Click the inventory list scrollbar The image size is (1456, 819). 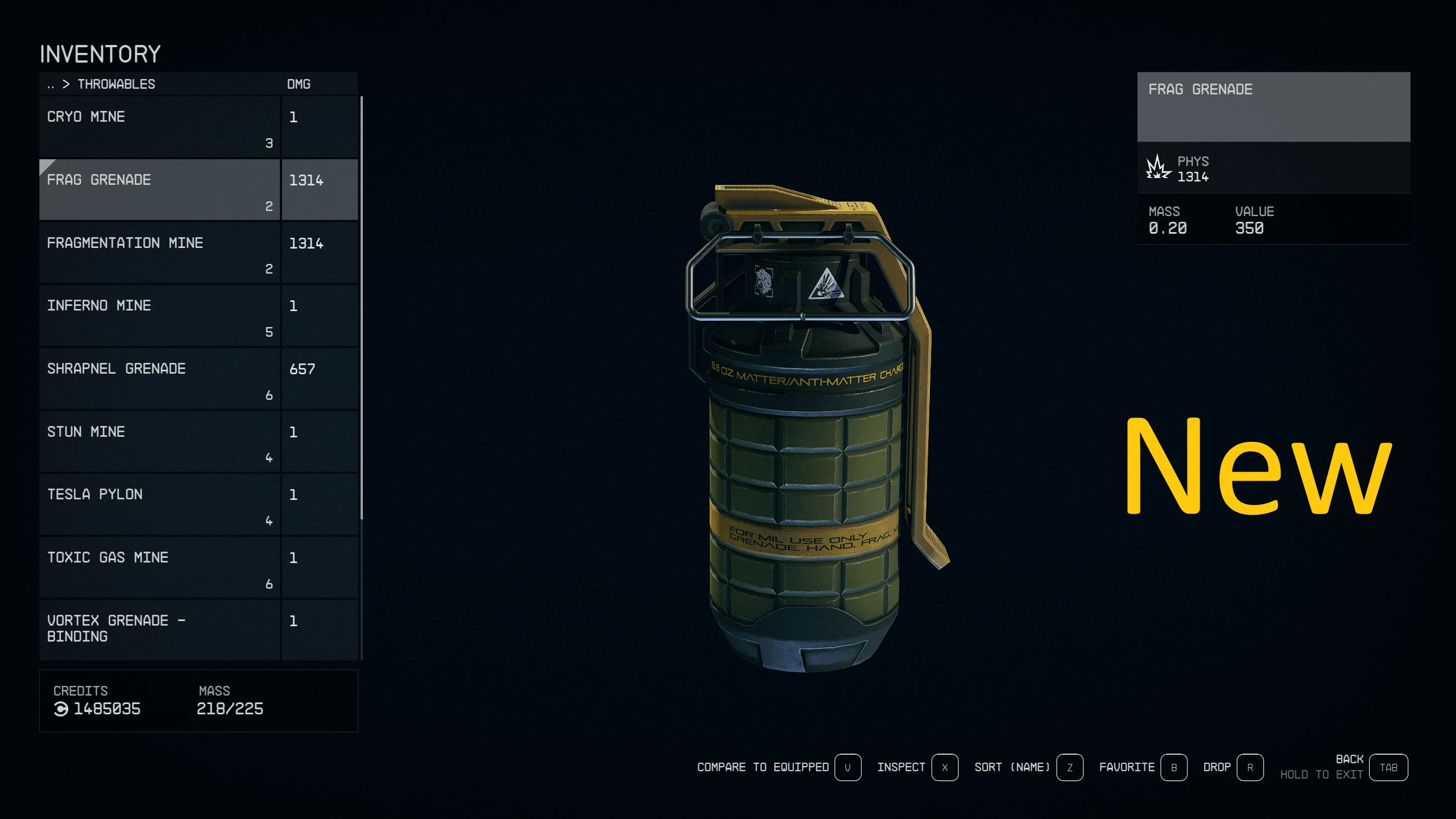(362, 307)
